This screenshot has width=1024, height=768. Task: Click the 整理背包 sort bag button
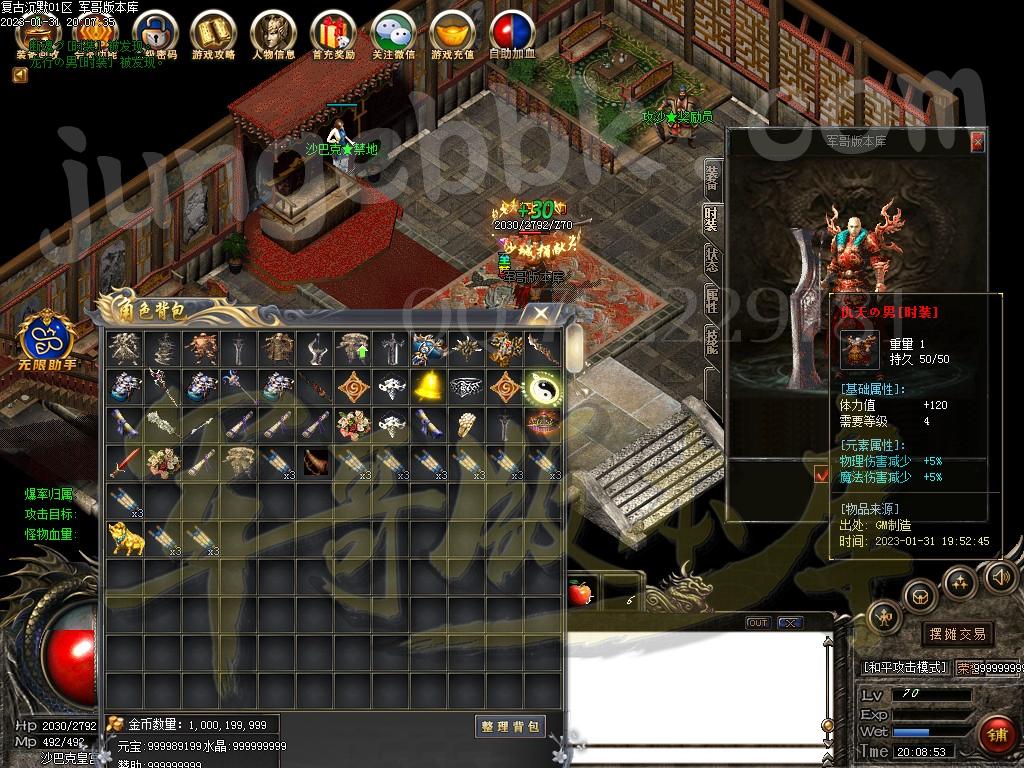point(510,726)
